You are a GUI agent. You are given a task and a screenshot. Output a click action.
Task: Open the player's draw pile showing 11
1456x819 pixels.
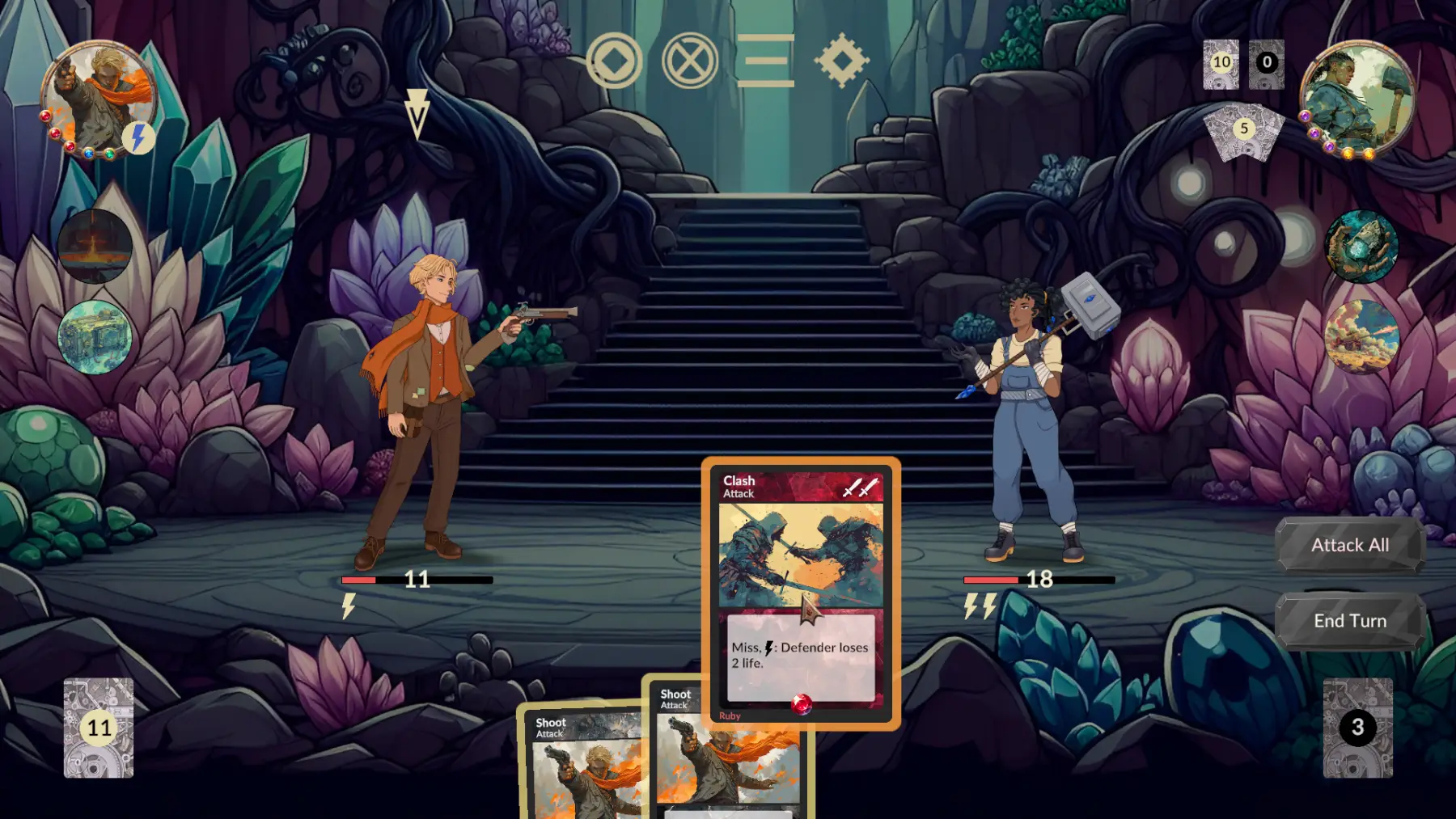coord(99,728)
